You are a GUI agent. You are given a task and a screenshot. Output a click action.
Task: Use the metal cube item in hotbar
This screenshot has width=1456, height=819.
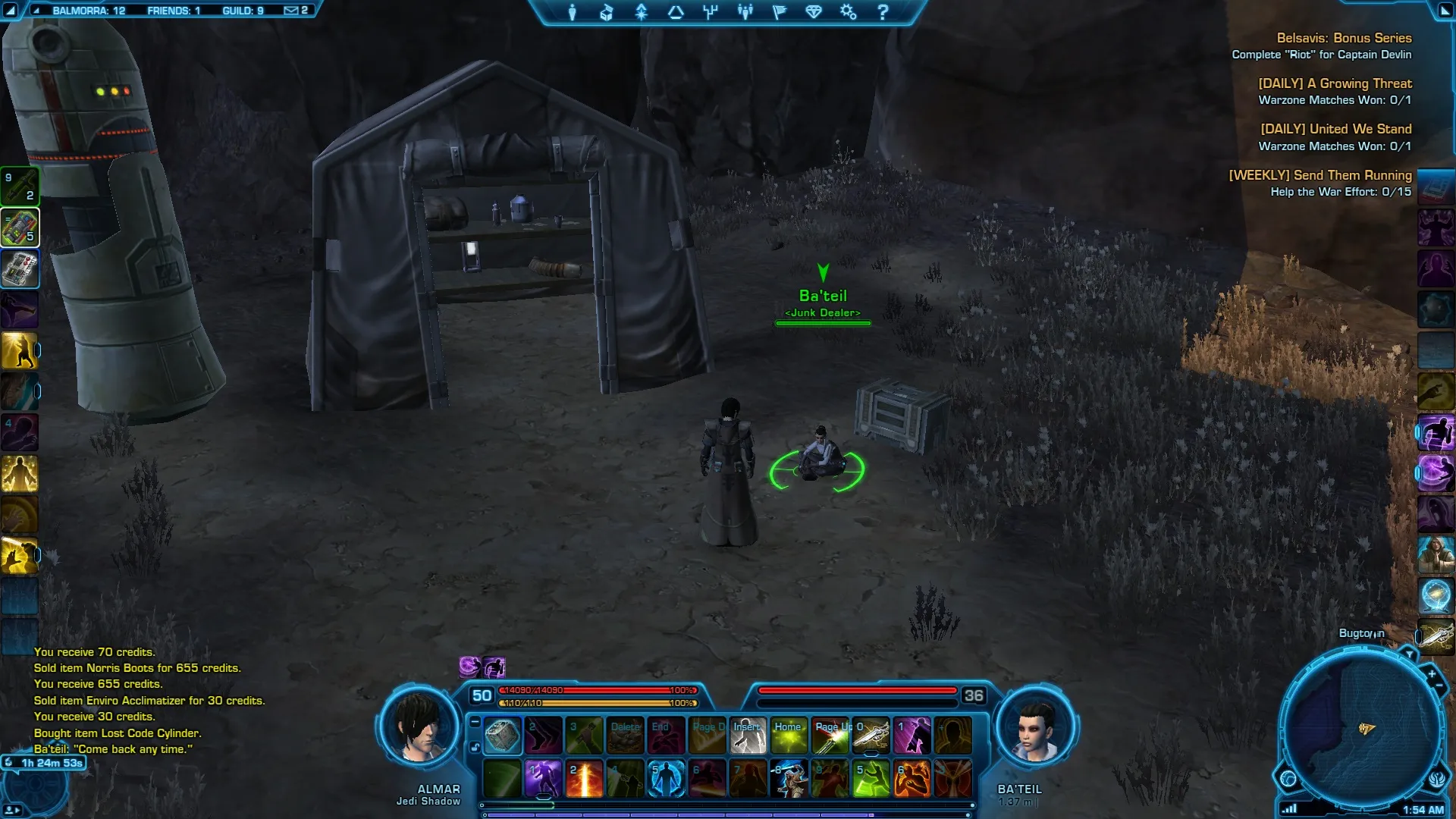(x=502, y=736)
